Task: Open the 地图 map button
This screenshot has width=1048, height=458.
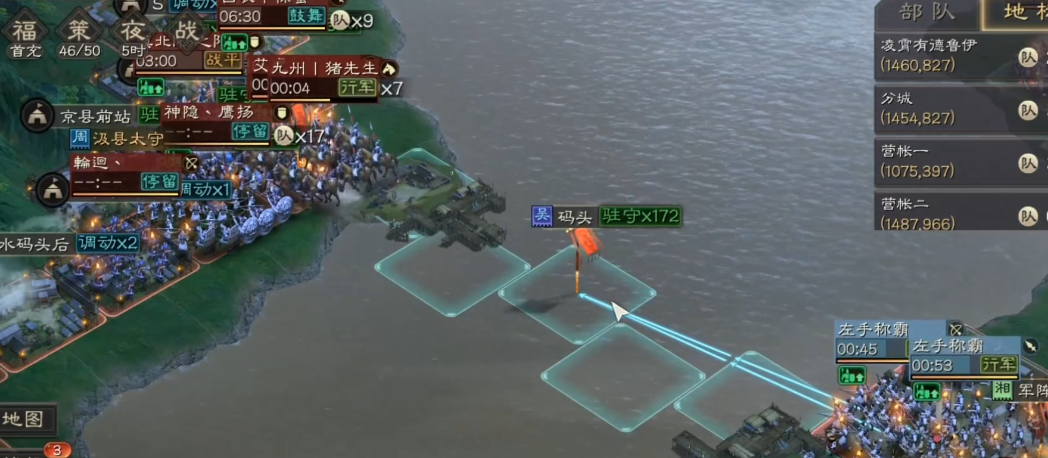Action: pos(24,418)
